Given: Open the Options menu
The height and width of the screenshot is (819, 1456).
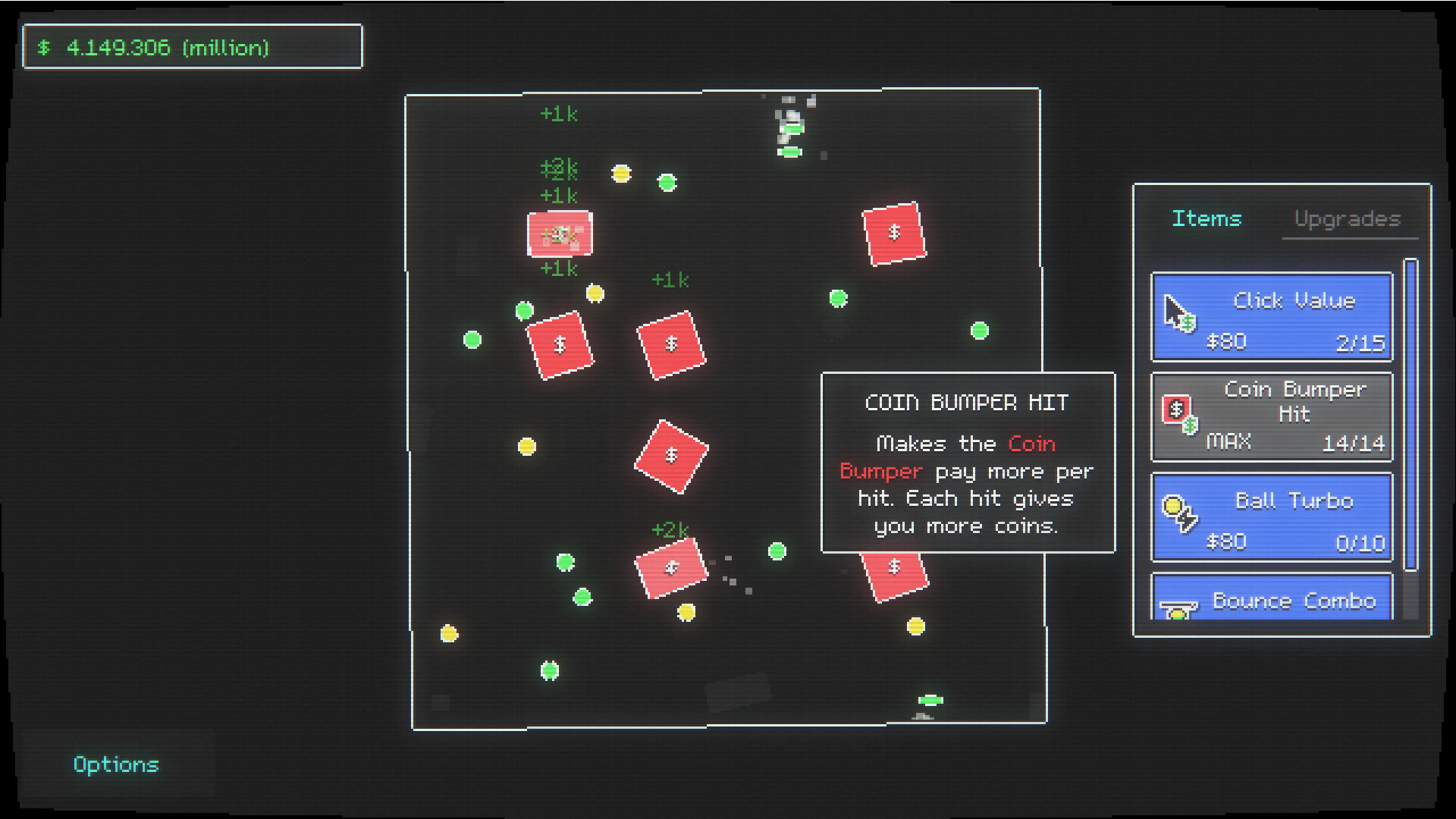Looking at the screenshot, I should [116, 764].
